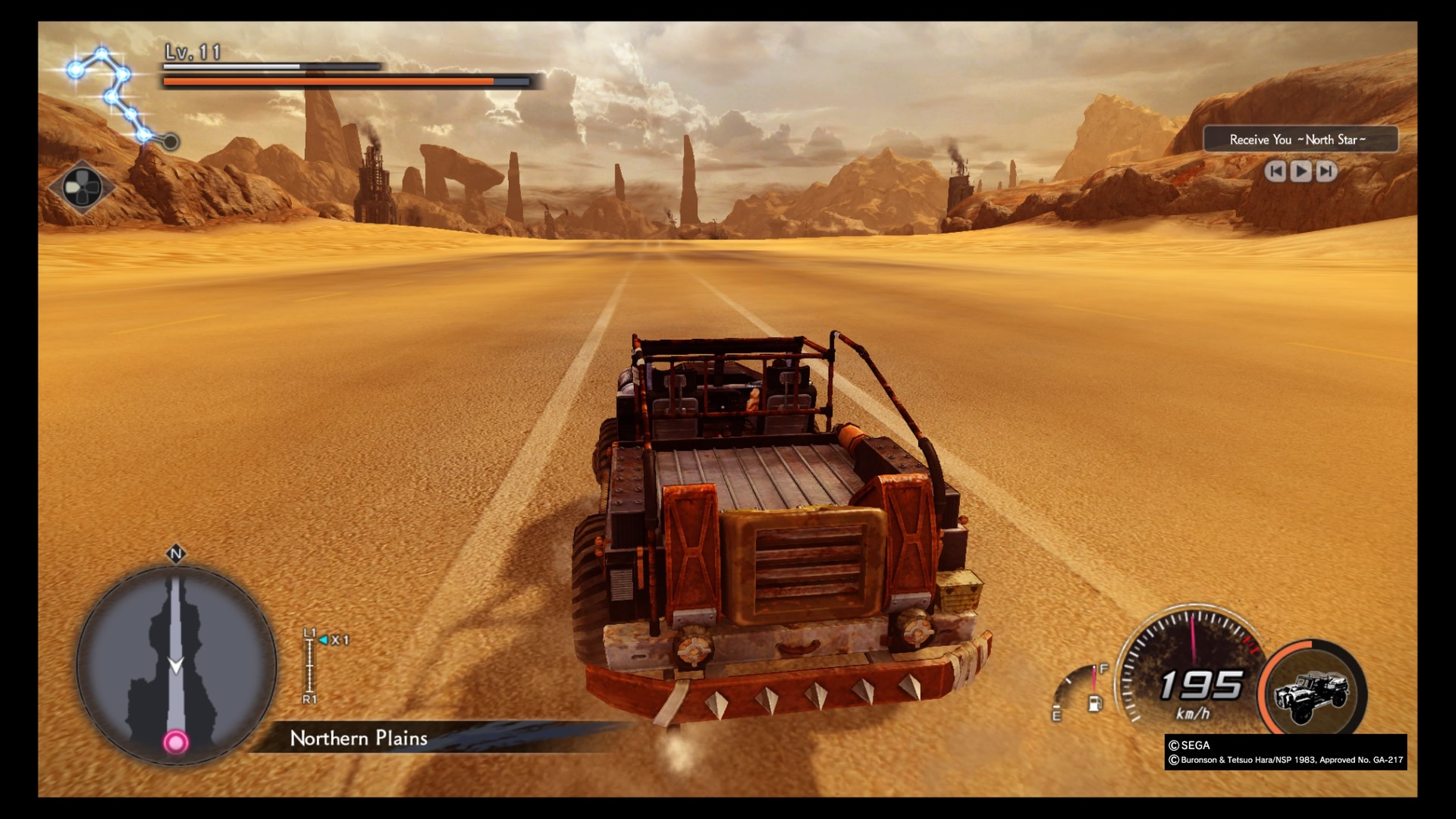Viewport: 1456px width, 819px height.
Task: Click the north compass marker on minimap
Action: click(176, 554)
